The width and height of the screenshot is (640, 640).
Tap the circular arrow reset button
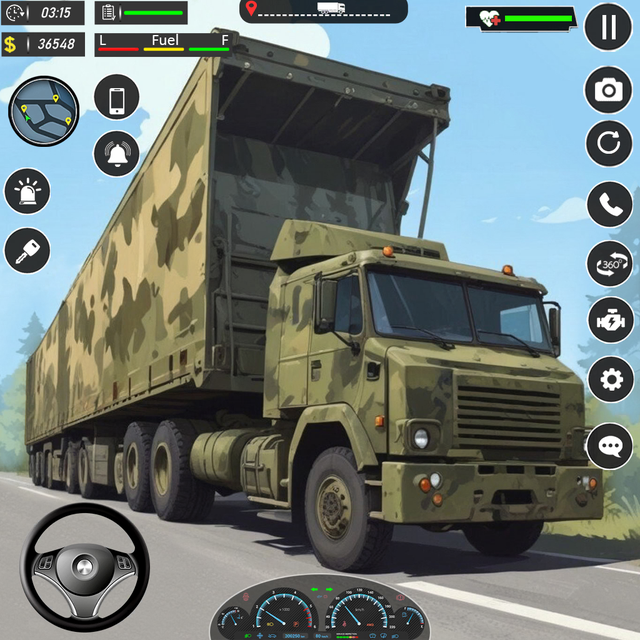tap(608, 145)
